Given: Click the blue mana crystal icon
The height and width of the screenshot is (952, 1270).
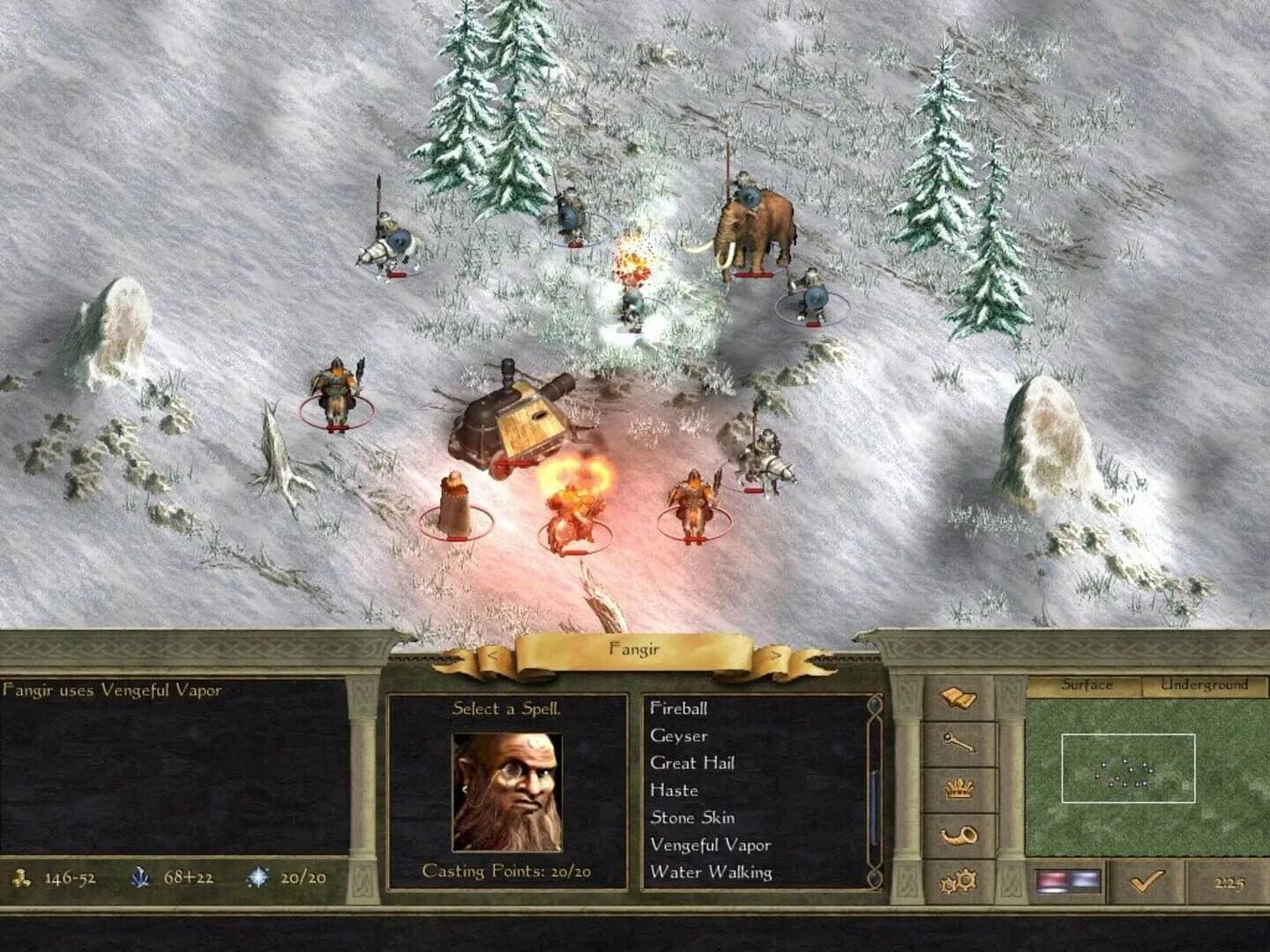Looking at the screenshot, I should (x=139, y=877).
